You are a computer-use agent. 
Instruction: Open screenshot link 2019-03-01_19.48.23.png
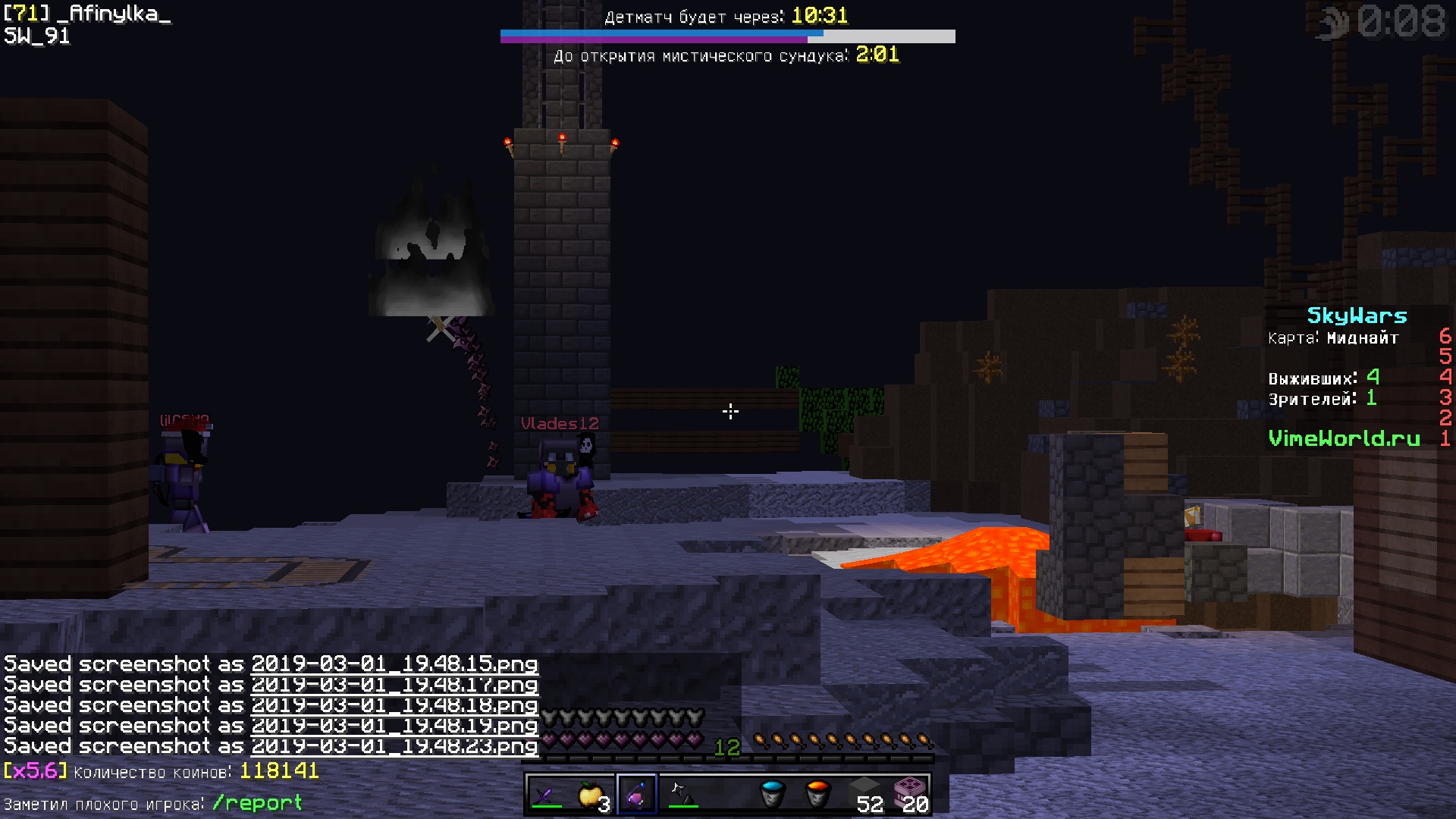point(394,746)
